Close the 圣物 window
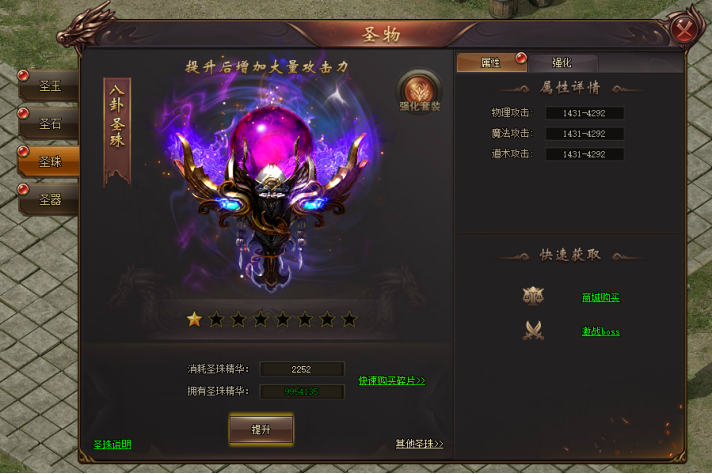Image resolution: width=712 pixels, height=474 pixels. [x=685, y=28]
